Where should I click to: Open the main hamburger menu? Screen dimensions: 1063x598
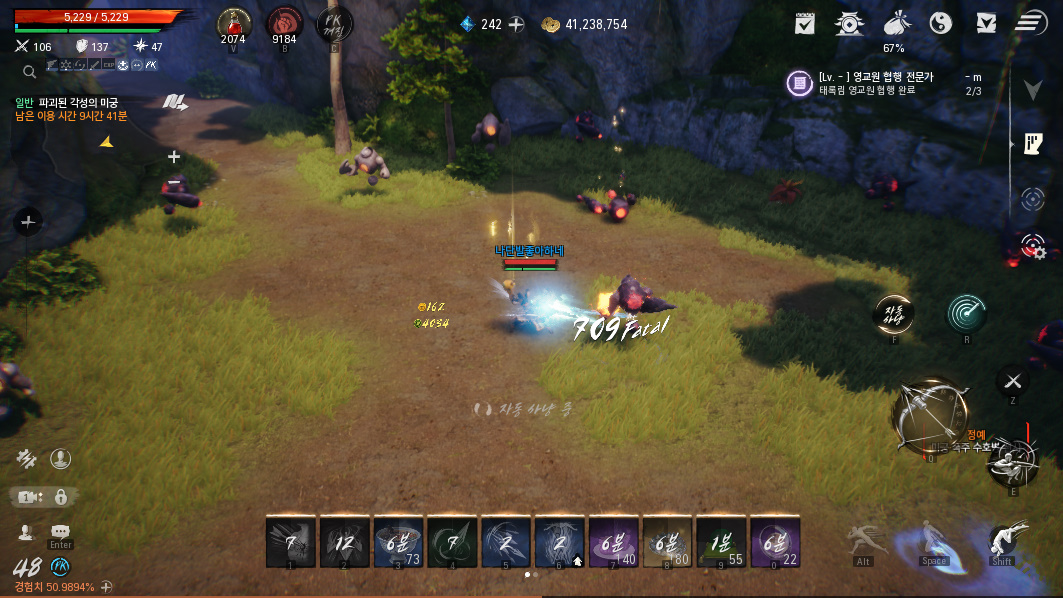[x=1030, y=23]
